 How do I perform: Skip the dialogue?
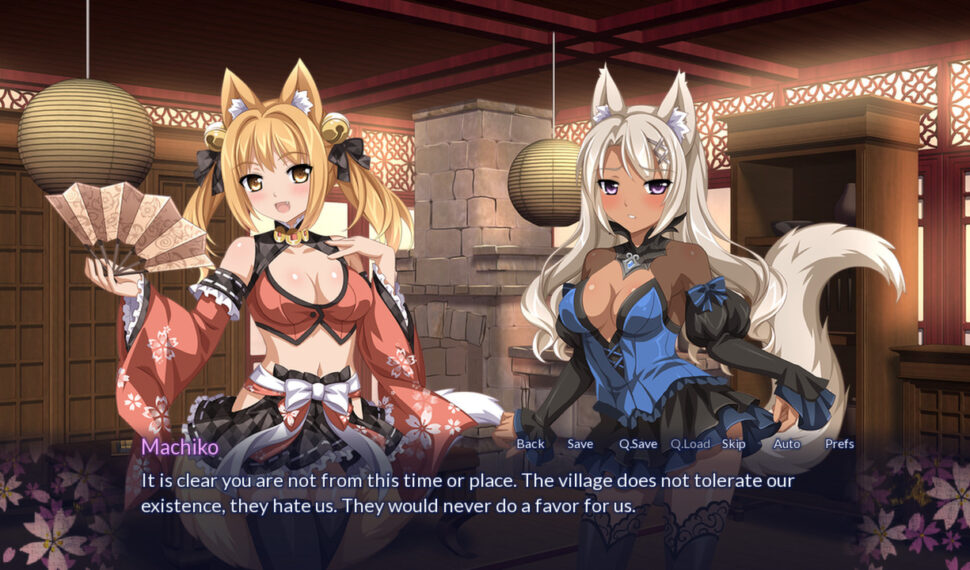733,444
